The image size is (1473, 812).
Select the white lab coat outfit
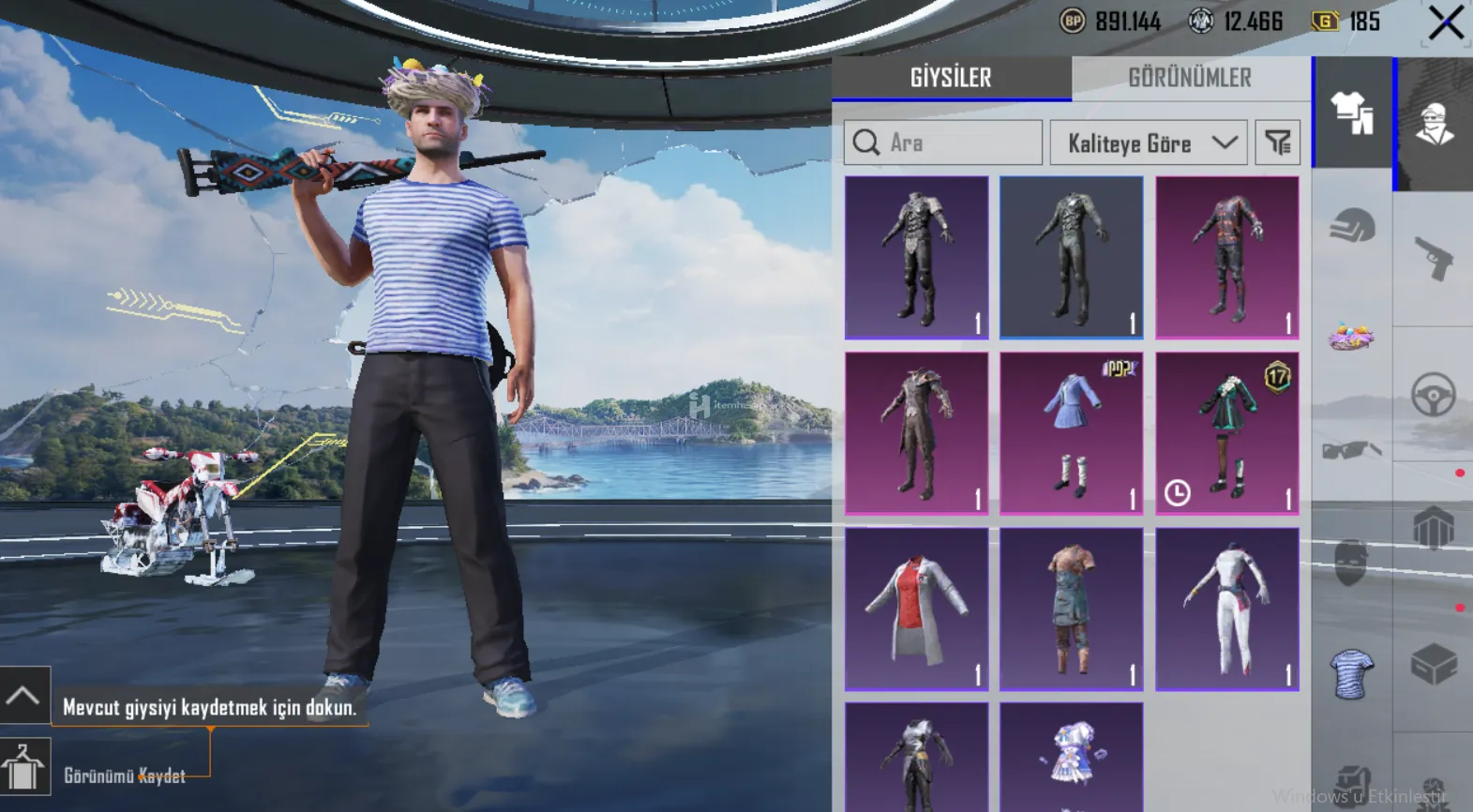[916, 609]
